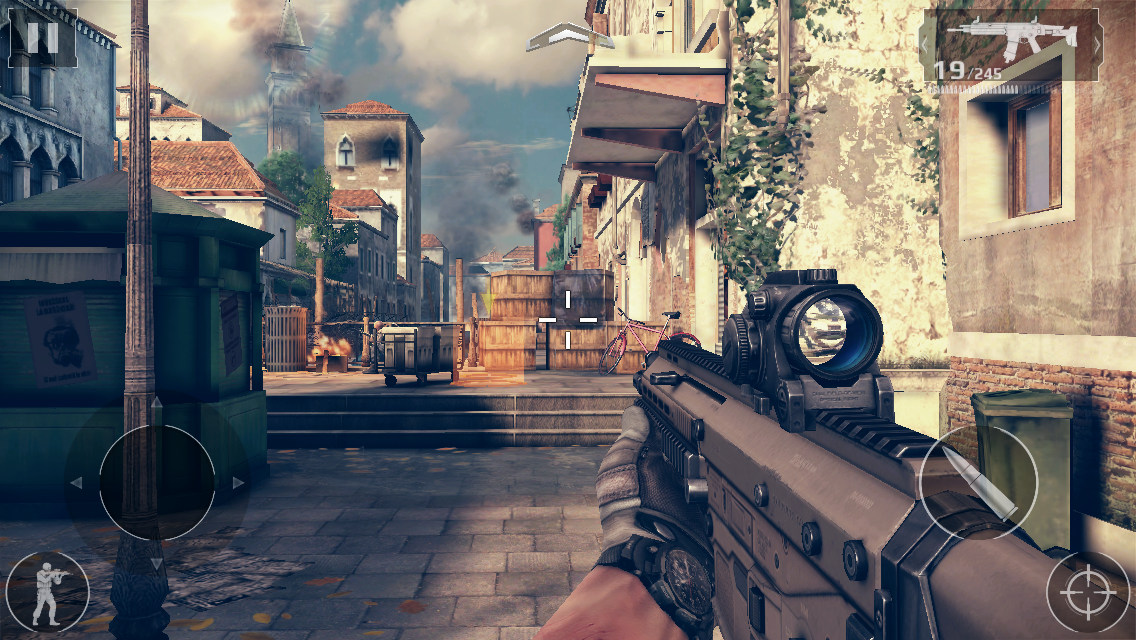1136x640 pixels.
Task: Pause the game with the pause button
Action: tap(42, 38)
